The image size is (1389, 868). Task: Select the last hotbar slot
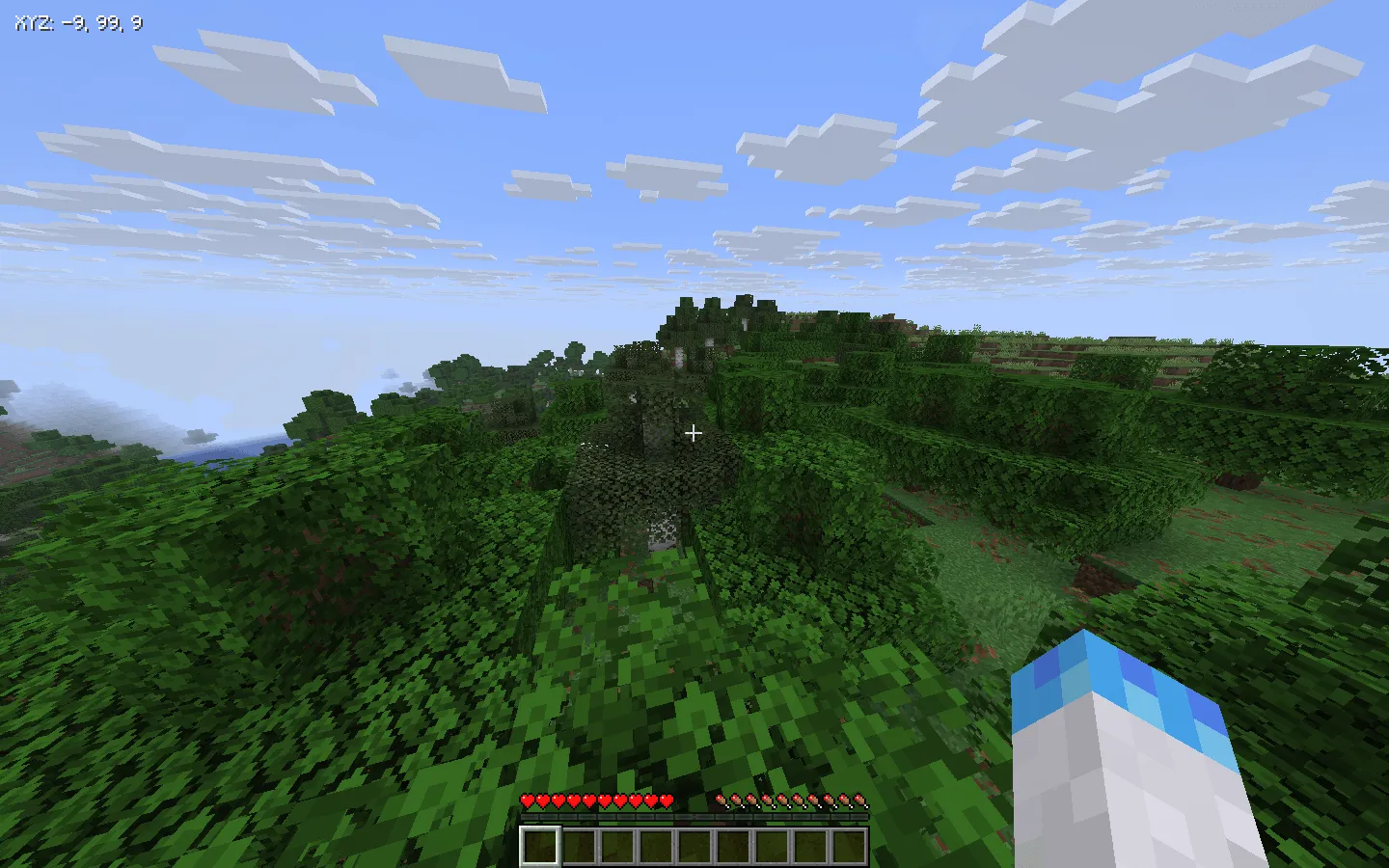[x=849, y=844]
